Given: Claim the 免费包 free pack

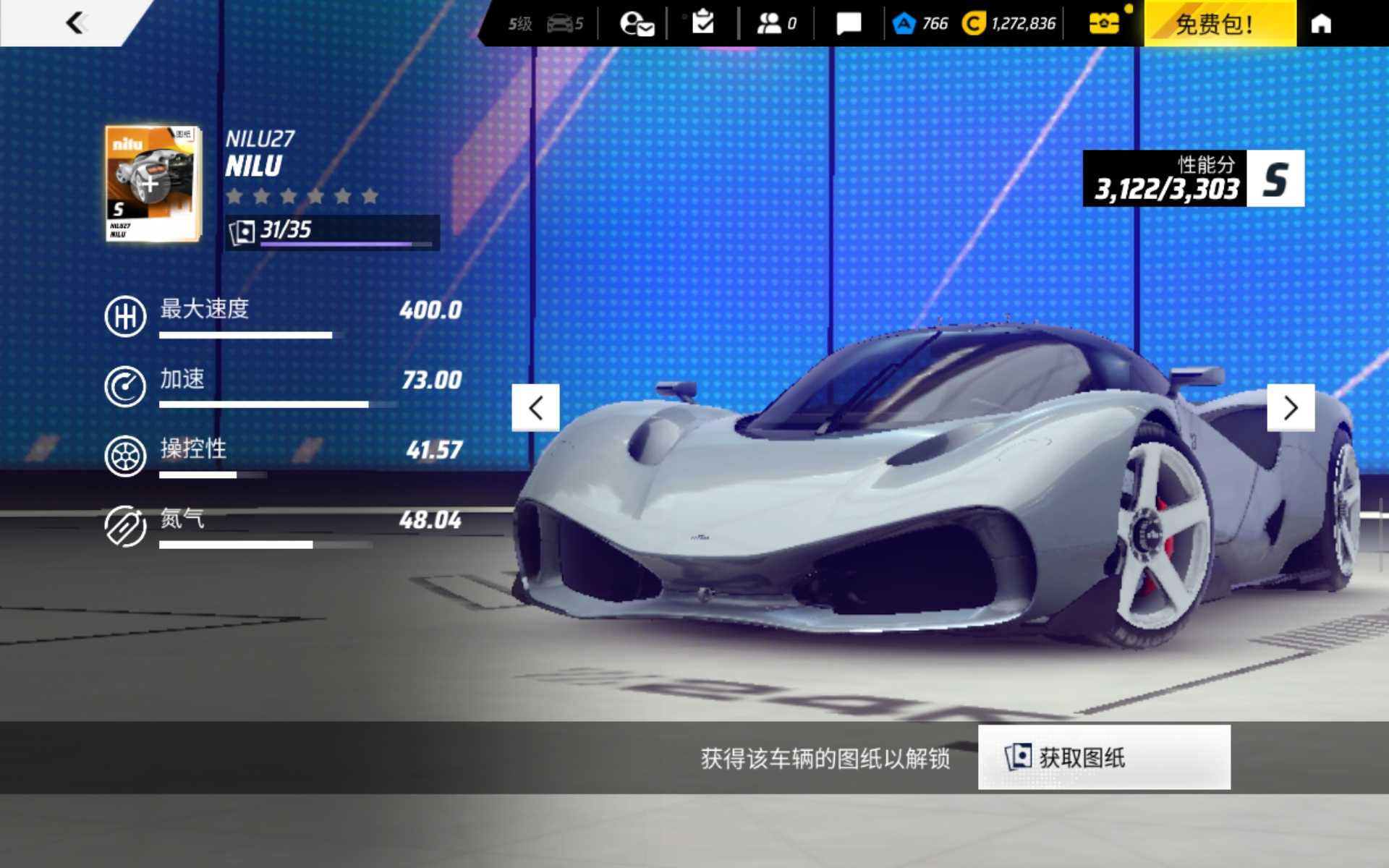Looking at the screenshot, I should click(1220, 24).
